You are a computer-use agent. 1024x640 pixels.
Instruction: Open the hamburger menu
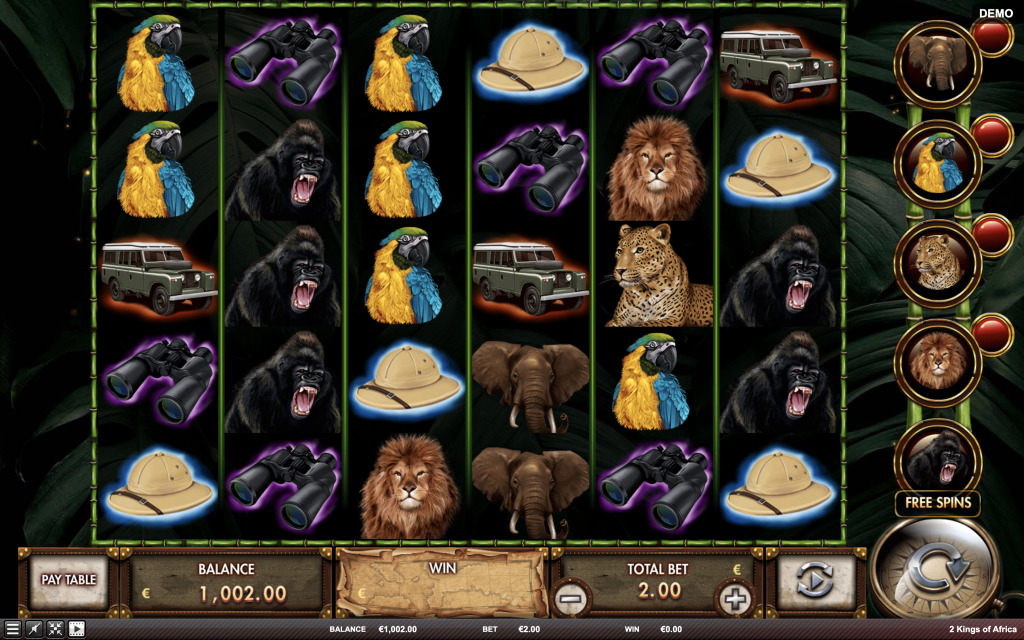coord(12,629)
